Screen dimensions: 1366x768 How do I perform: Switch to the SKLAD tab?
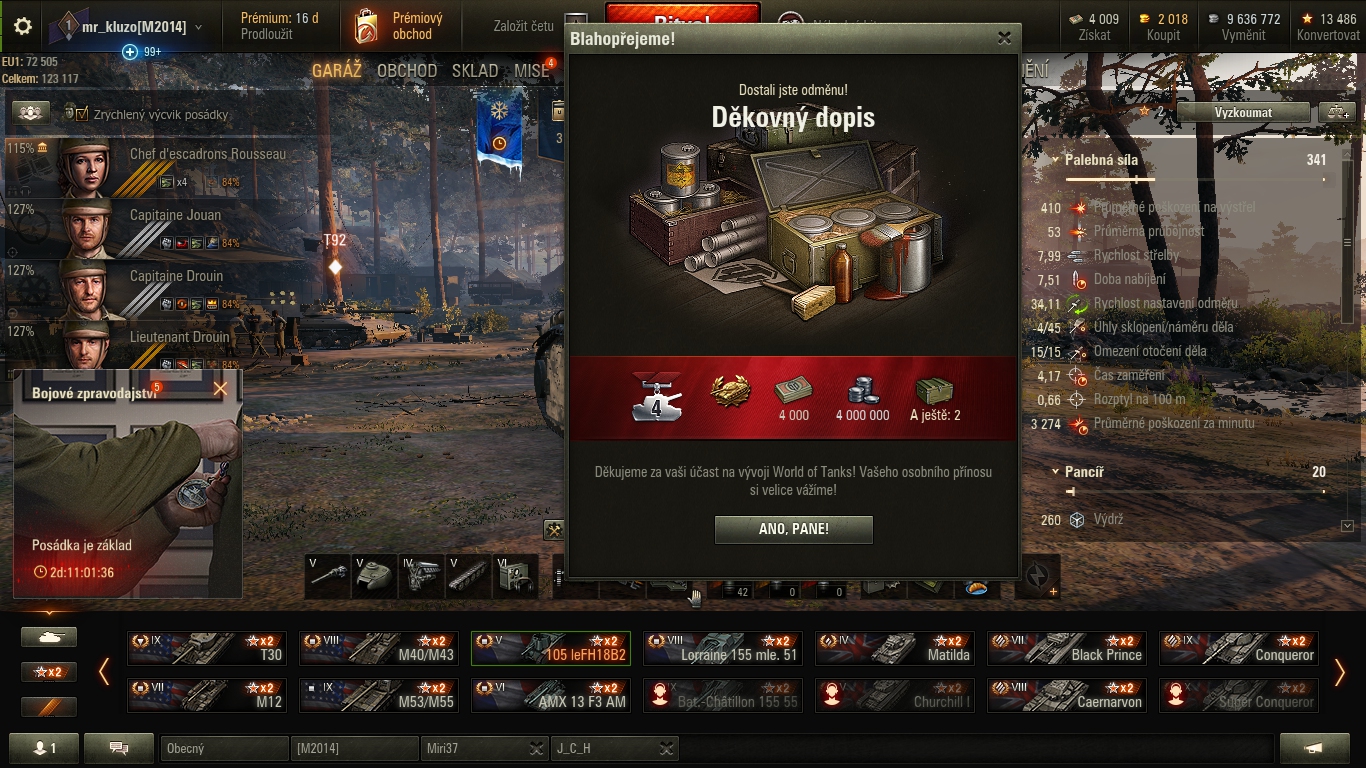point(475,71)
